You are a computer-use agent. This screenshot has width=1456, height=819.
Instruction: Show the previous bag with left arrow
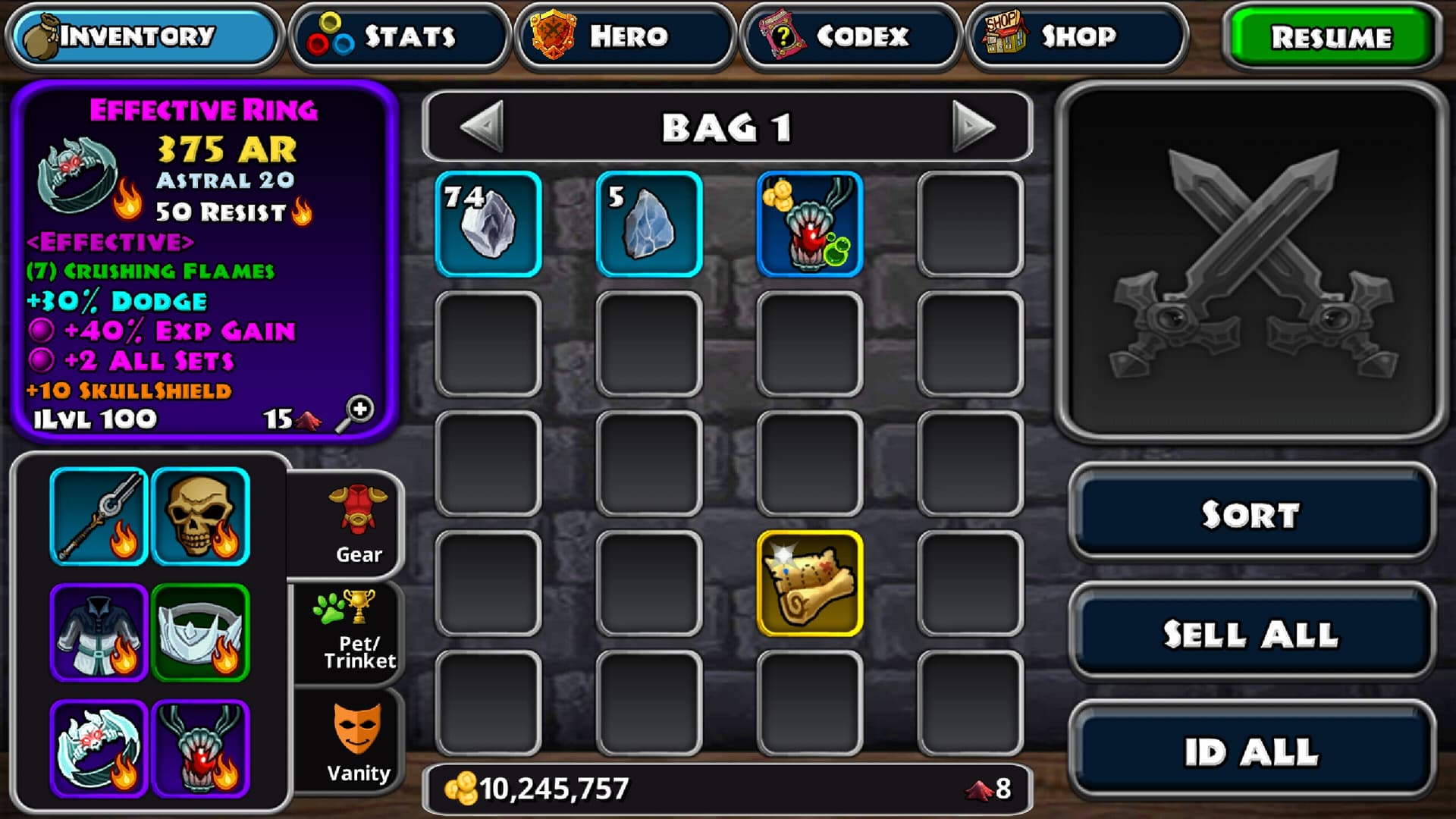pos(482,126)
